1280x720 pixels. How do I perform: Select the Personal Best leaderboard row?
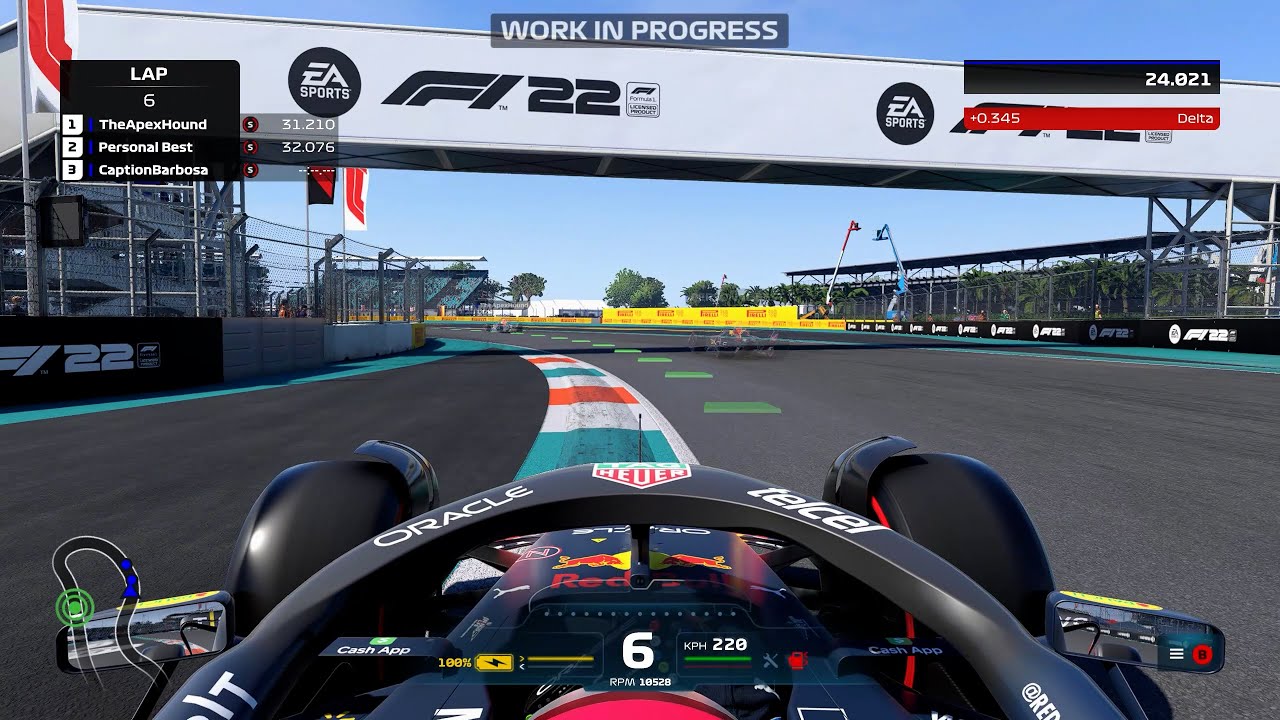145,147
